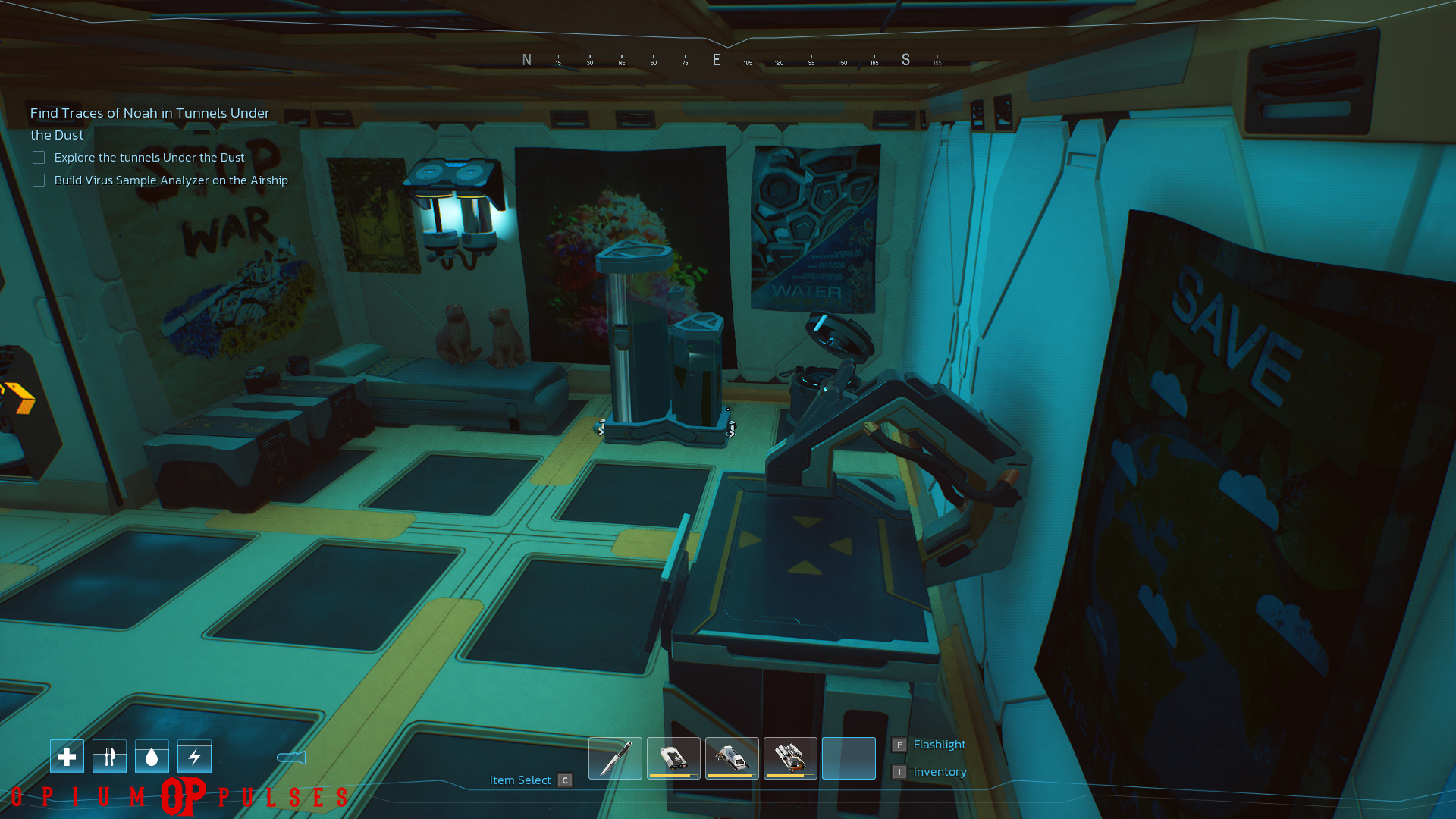Select the empty highlighted hotbar slot
The height and width of the screenshot is (819, 1456).
pyautogui.click(x=849, y=758)
